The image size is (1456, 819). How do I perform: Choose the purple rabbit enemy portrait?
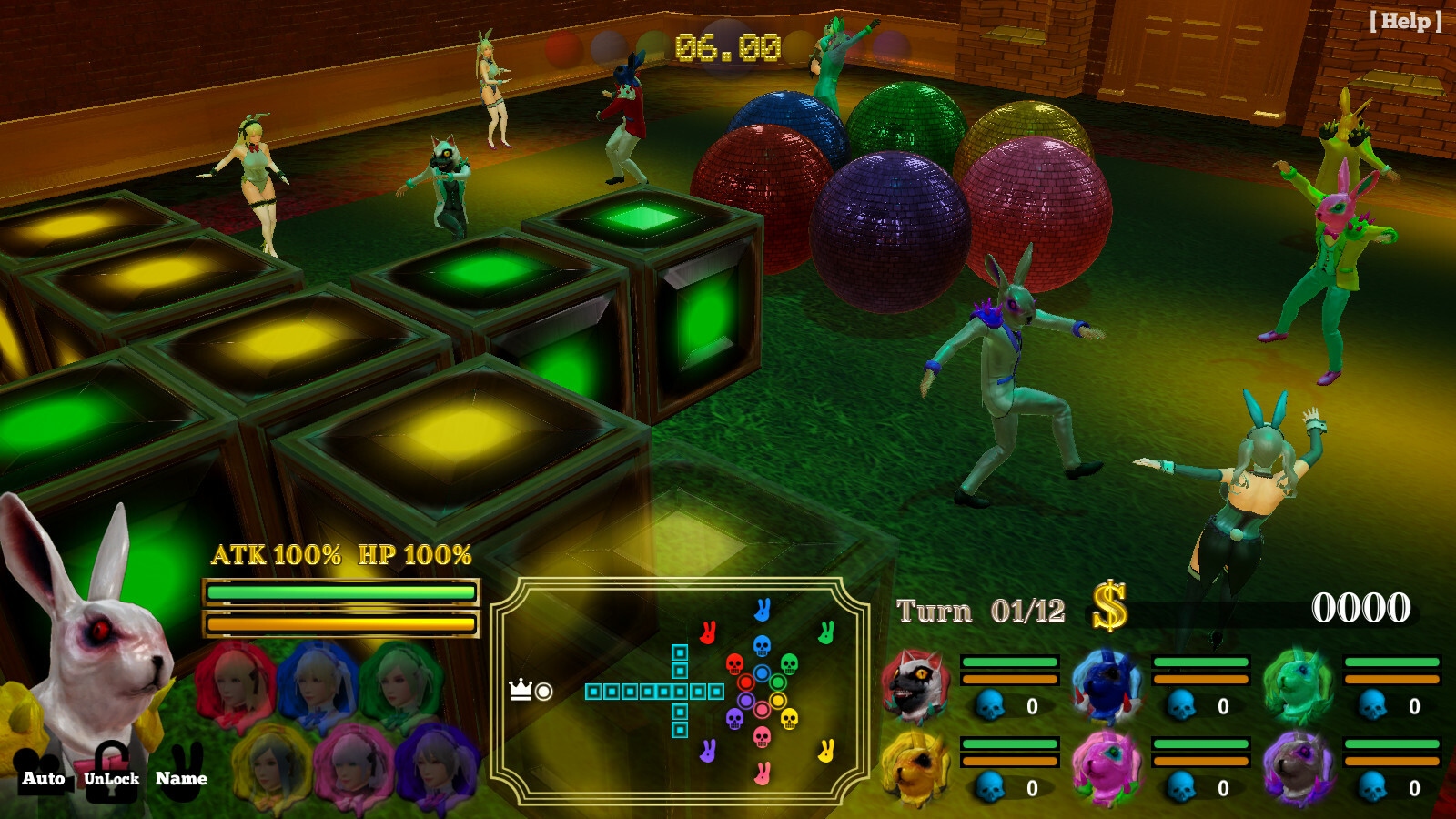click(x=1298, y=766)
